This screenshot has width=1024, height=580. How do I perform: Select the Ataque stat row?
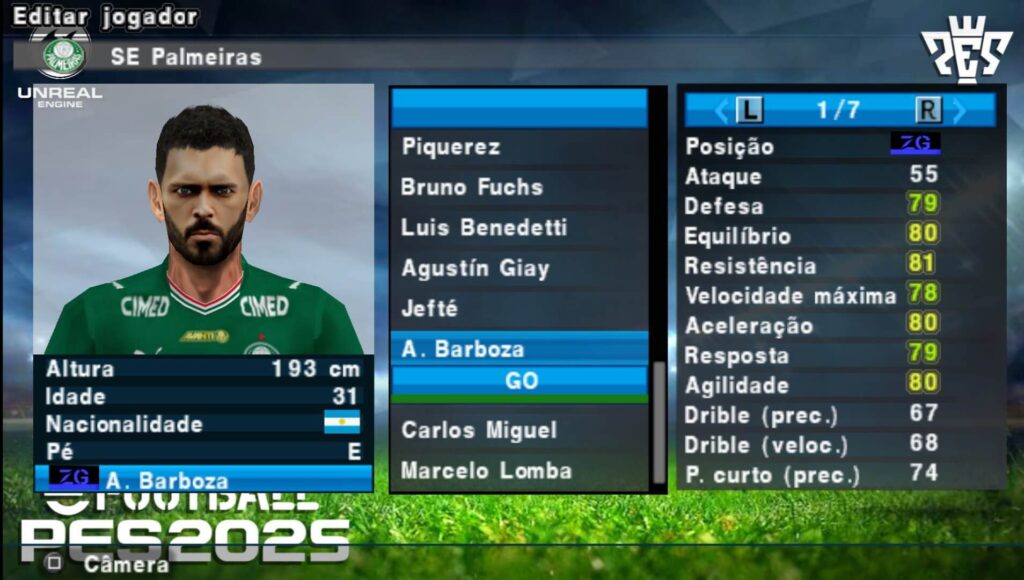(x=840, y=176)
